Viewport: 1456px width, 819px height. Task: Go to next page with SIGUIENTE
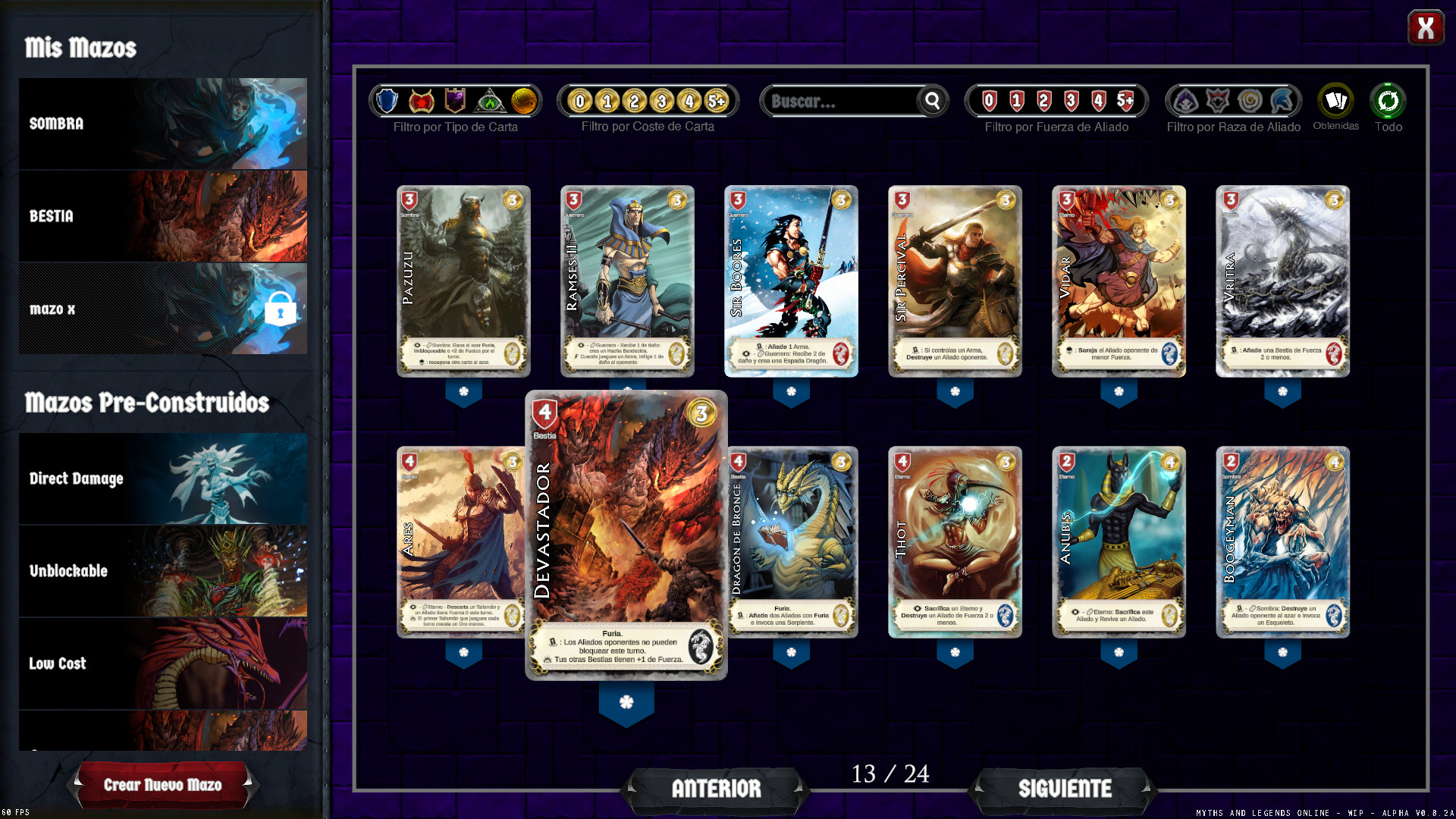tap(1065, 789)
